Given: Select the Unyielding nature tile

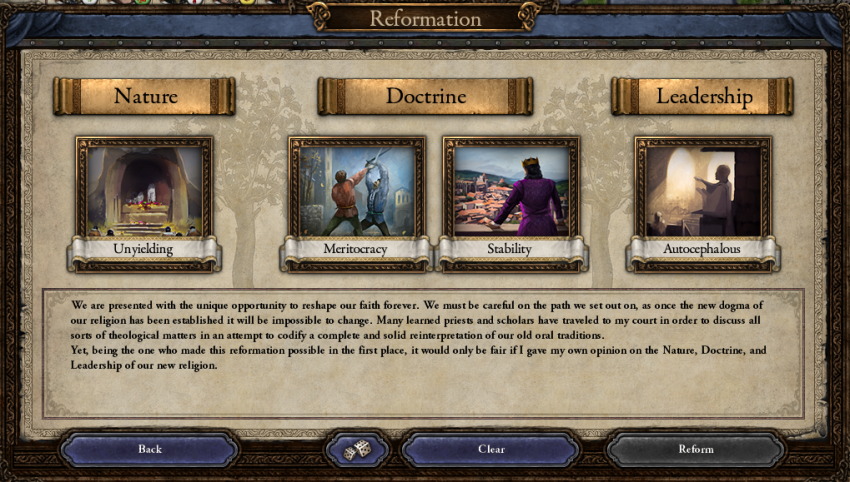Looking at the screenshot, I should (x=144, y=192).
